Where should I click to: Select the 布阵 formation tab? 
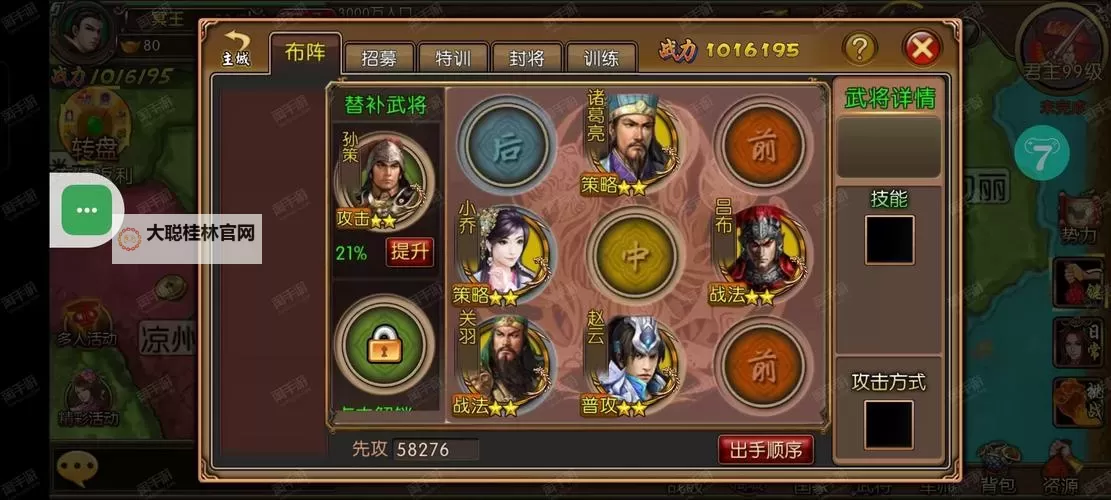coord(305,52)
